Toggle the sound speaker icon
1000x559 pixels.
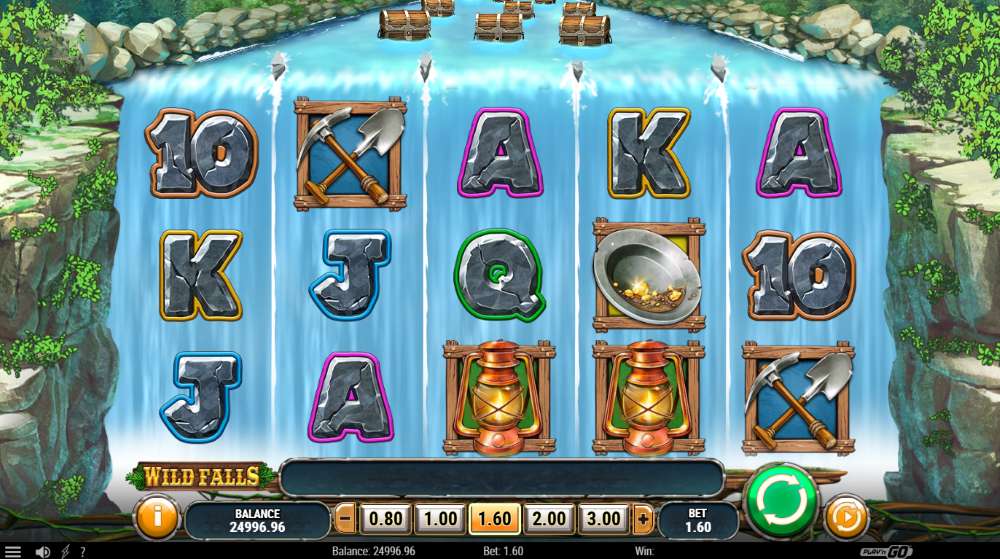pos(42,551)
